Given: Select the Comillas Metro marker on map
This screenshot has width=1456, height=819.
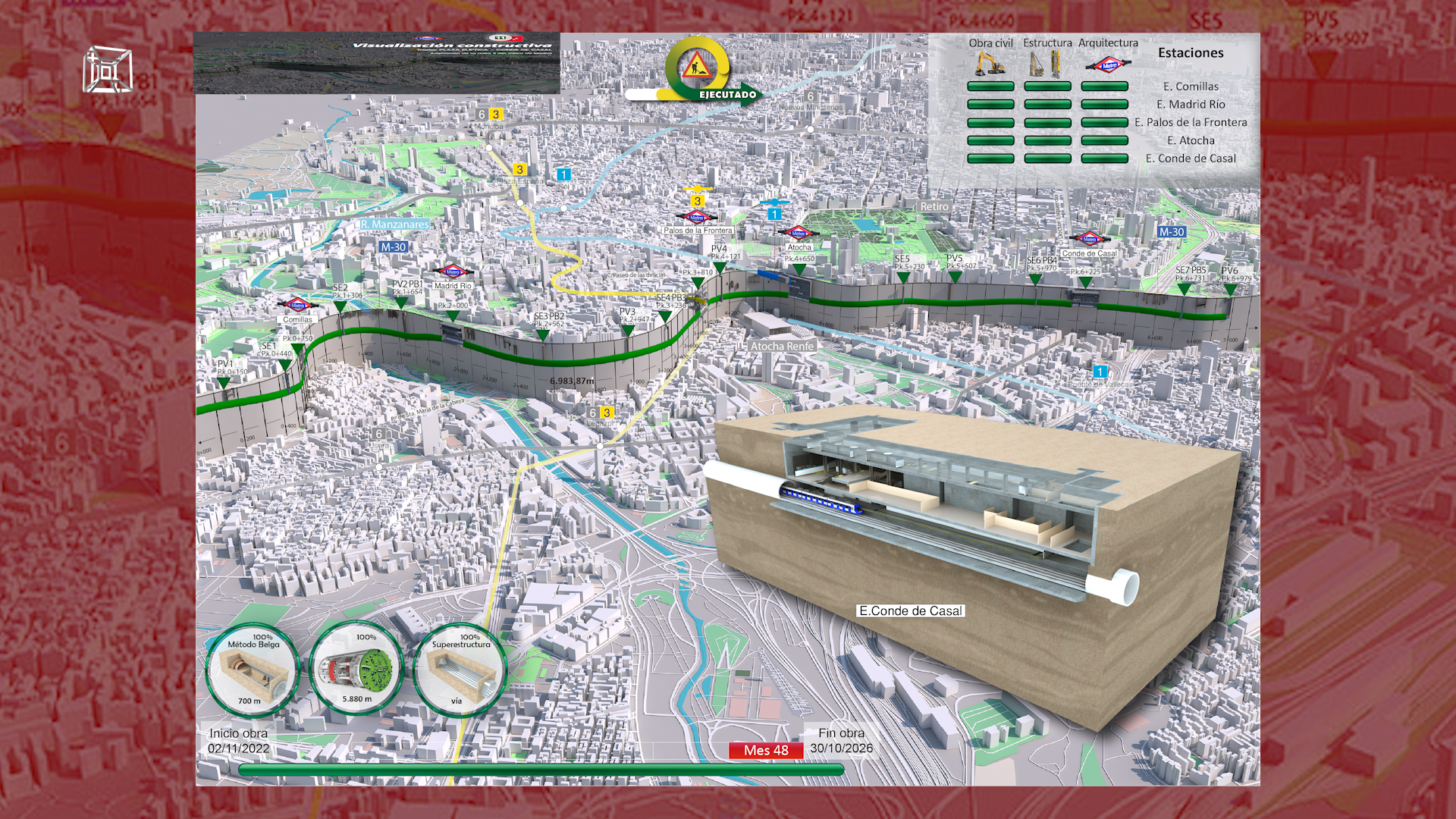Looking at the screenshot, I should 297,306.
